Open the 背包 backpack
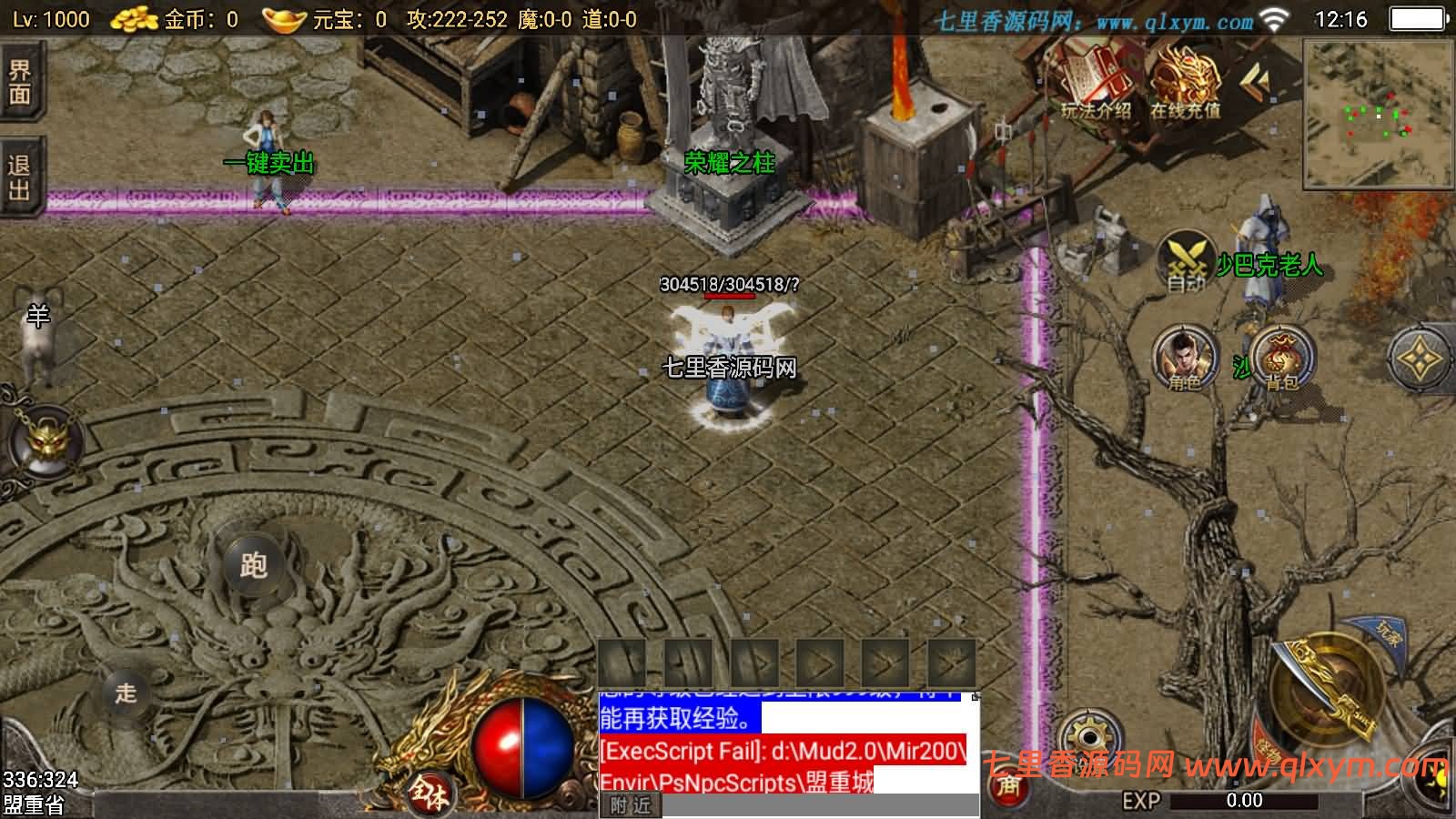Image resolution: width=1456 pixels, height=819 pixels. (x=1281, y=358)
